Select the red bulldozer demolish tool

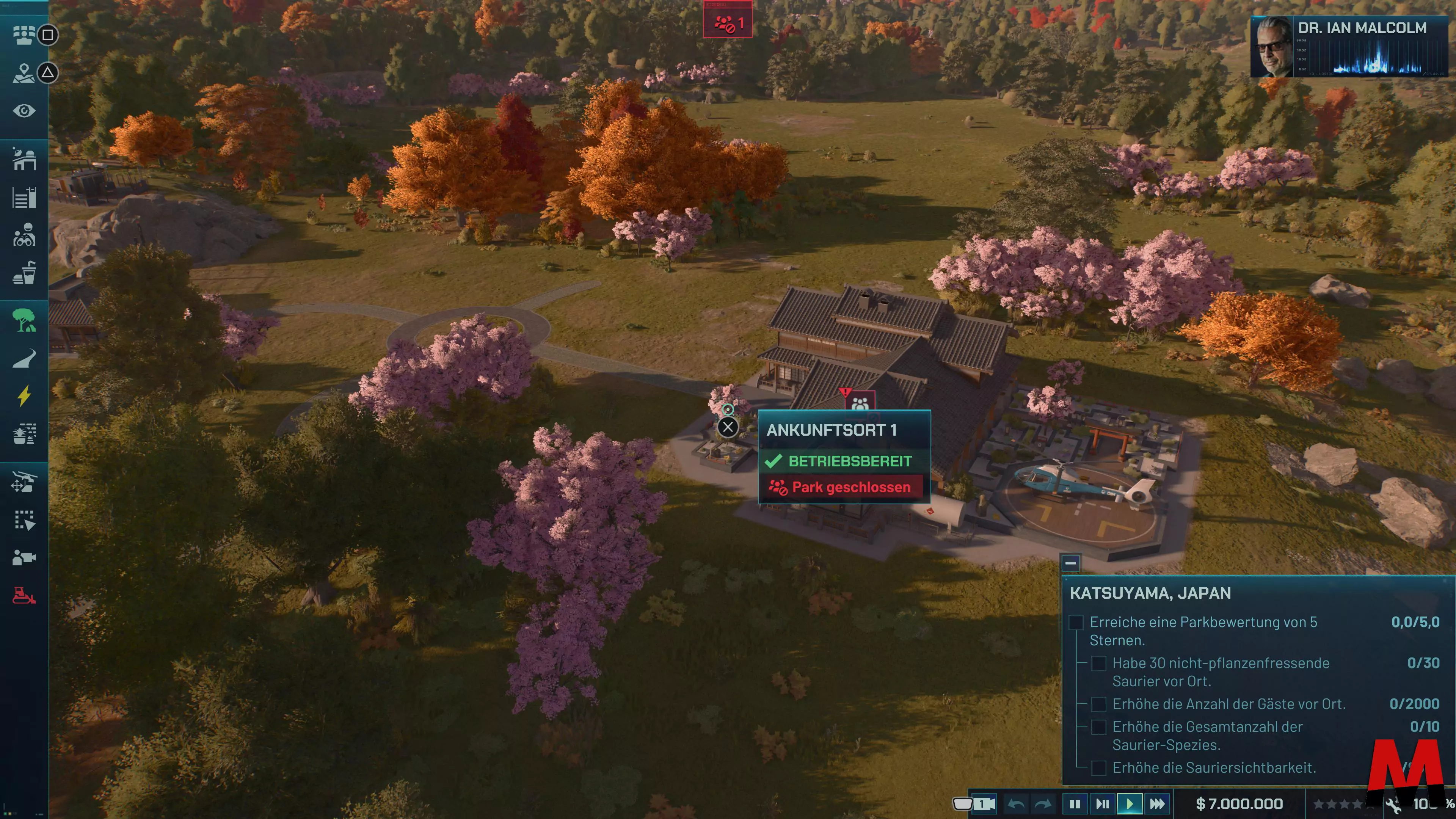click(24, 596)
